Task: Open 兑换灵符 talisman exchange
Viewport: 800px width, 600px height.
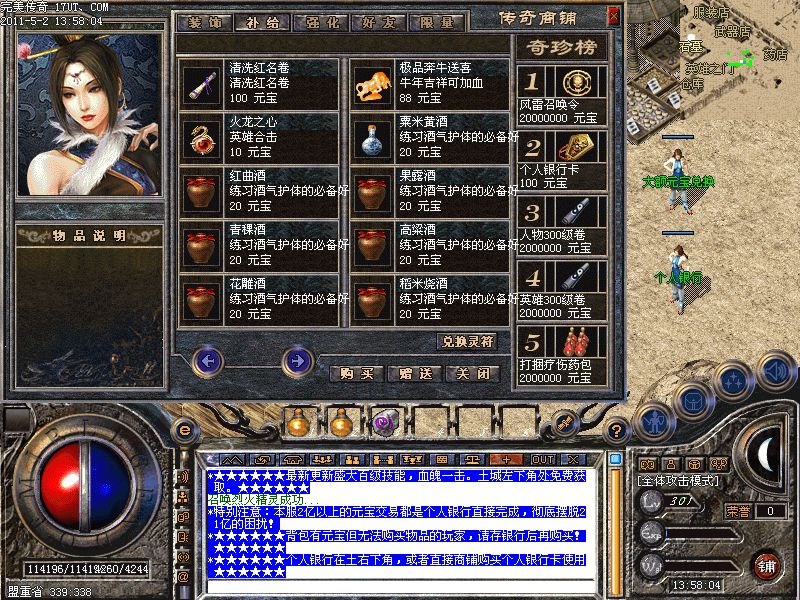Action: [x=467, y=341]
